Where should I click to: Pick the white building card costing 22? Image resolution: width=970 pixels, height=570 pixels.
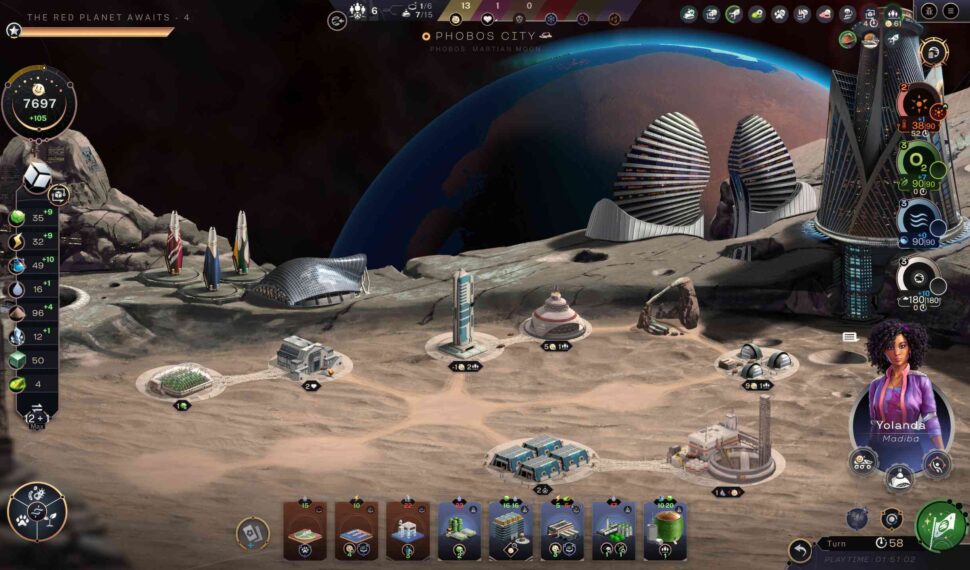(x=407, y=530)
